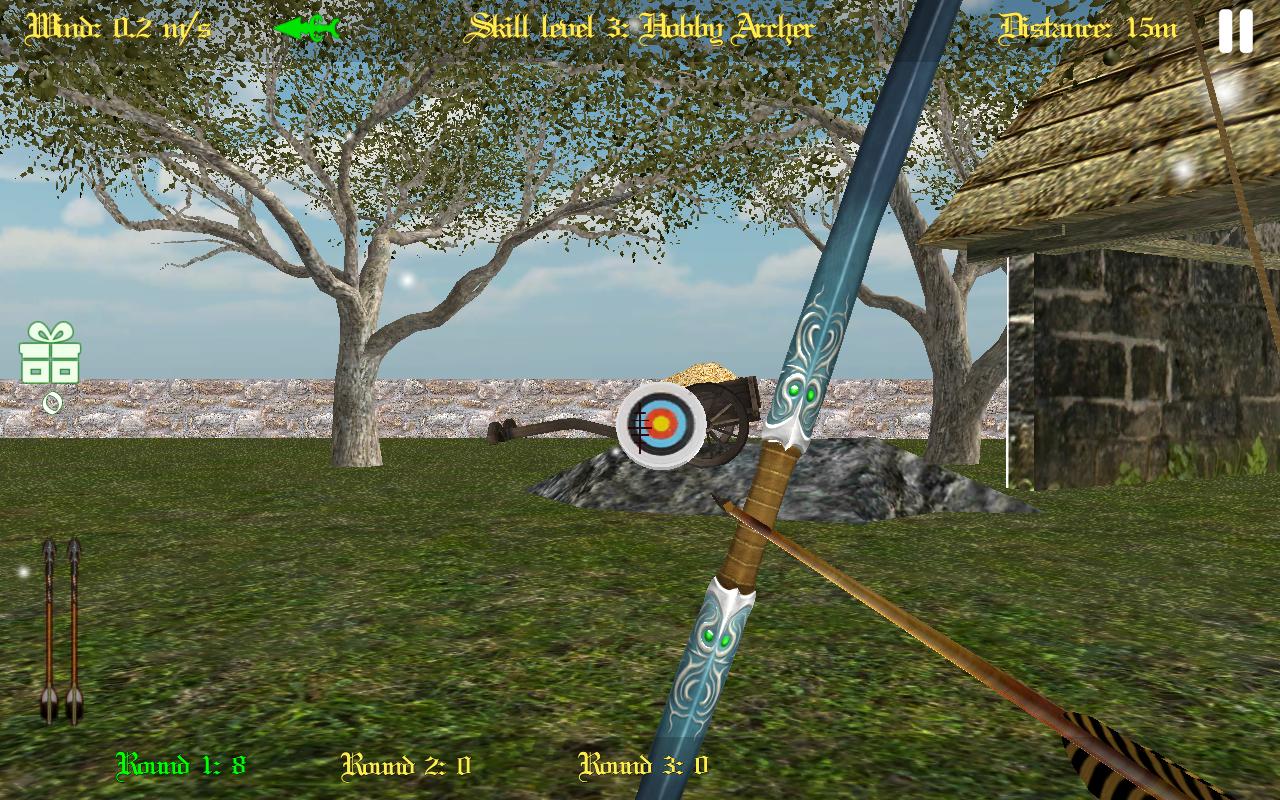Click the Distance 15m indicator
This screenshot has height=800, width=1280.
[1090, 28]
